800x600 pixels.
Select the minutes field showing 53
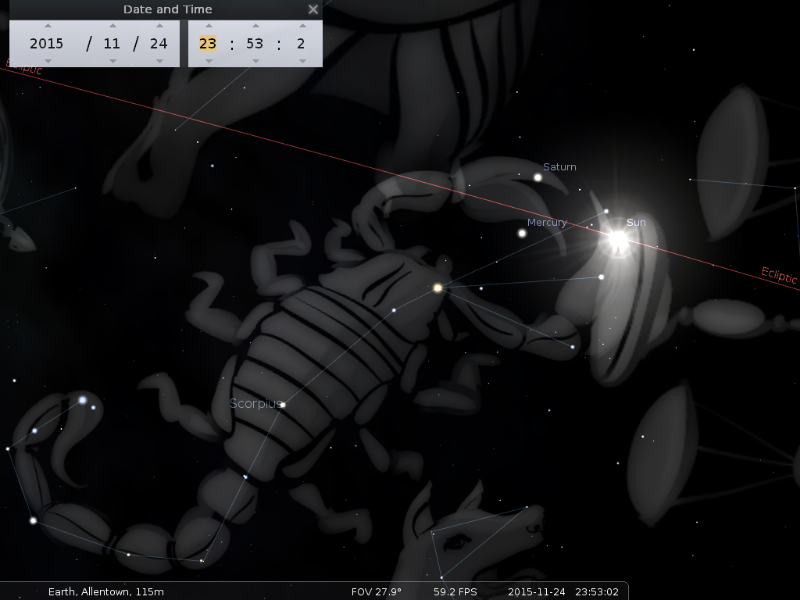point(255,44)
